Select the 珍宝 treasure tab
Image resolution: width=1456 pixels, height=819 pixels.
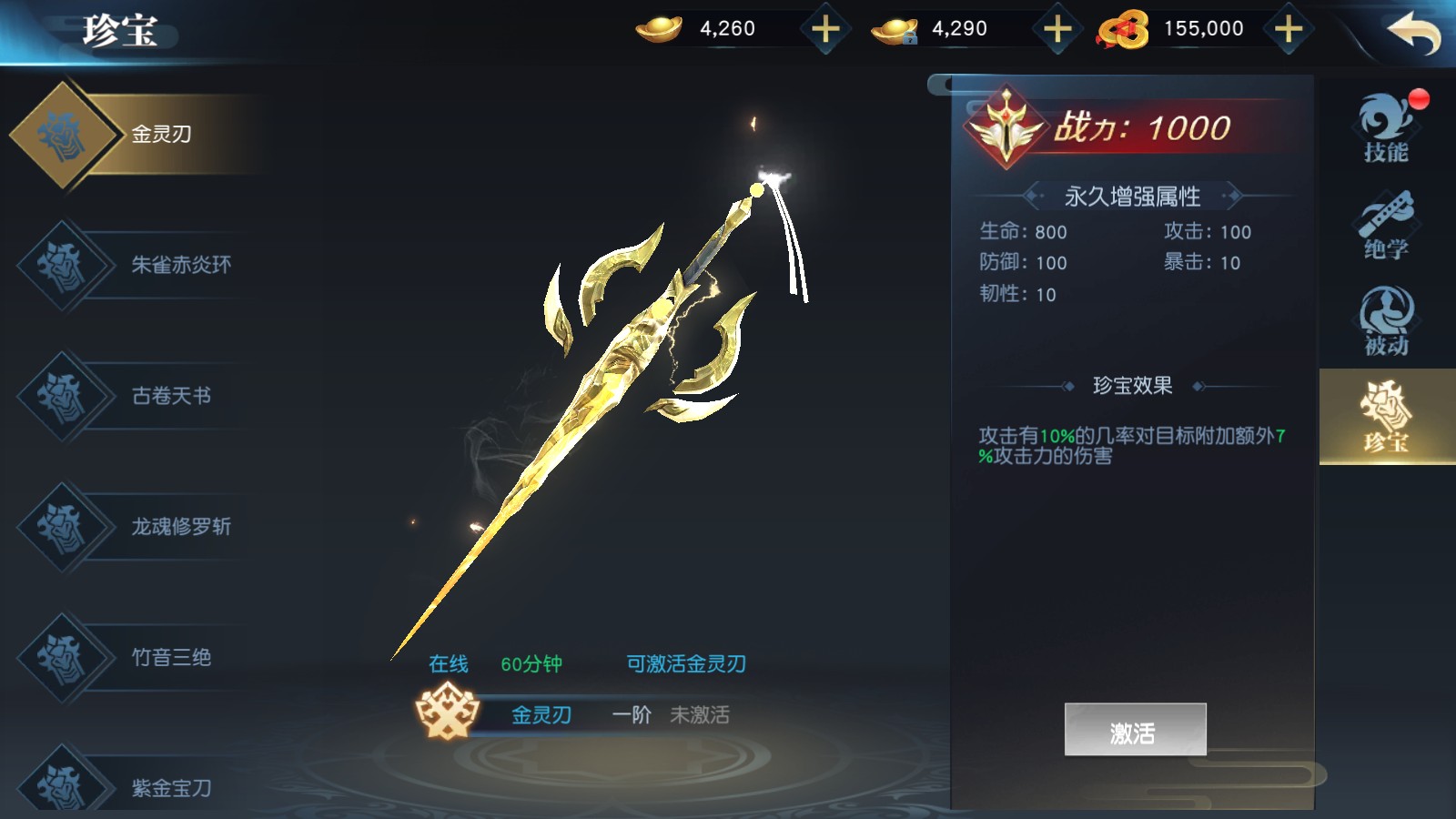[x=1386, y=418]
